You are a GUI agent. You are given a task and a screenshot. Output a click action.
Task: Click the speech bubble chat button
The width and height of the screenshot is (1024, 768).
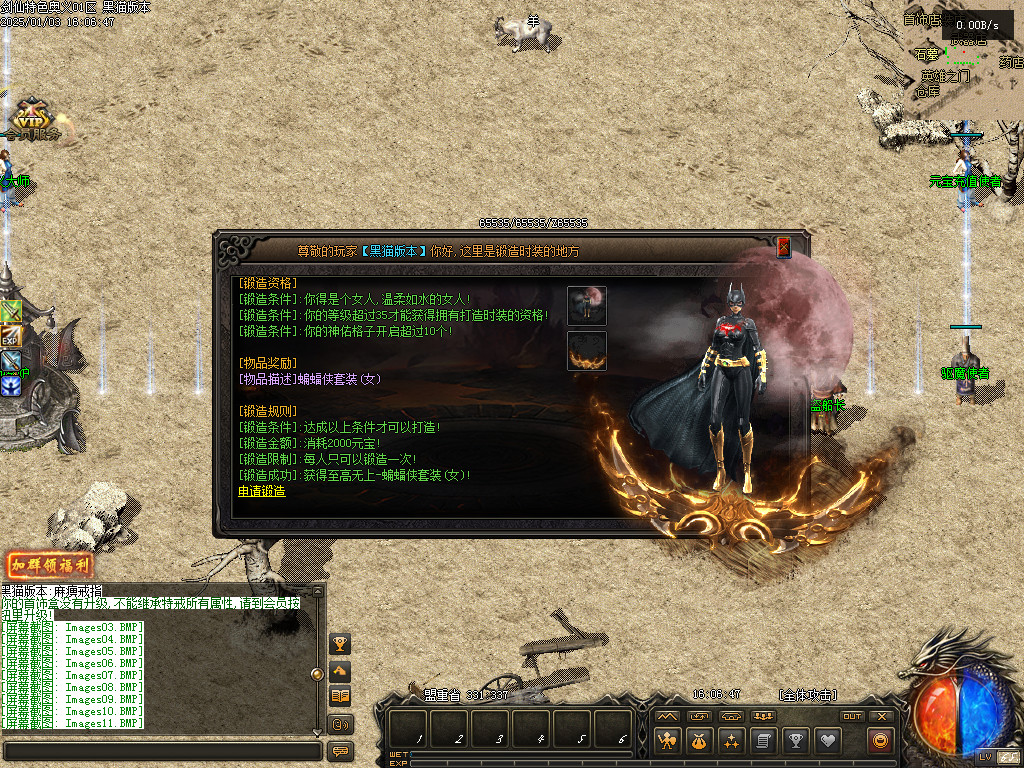pos(340,750)
